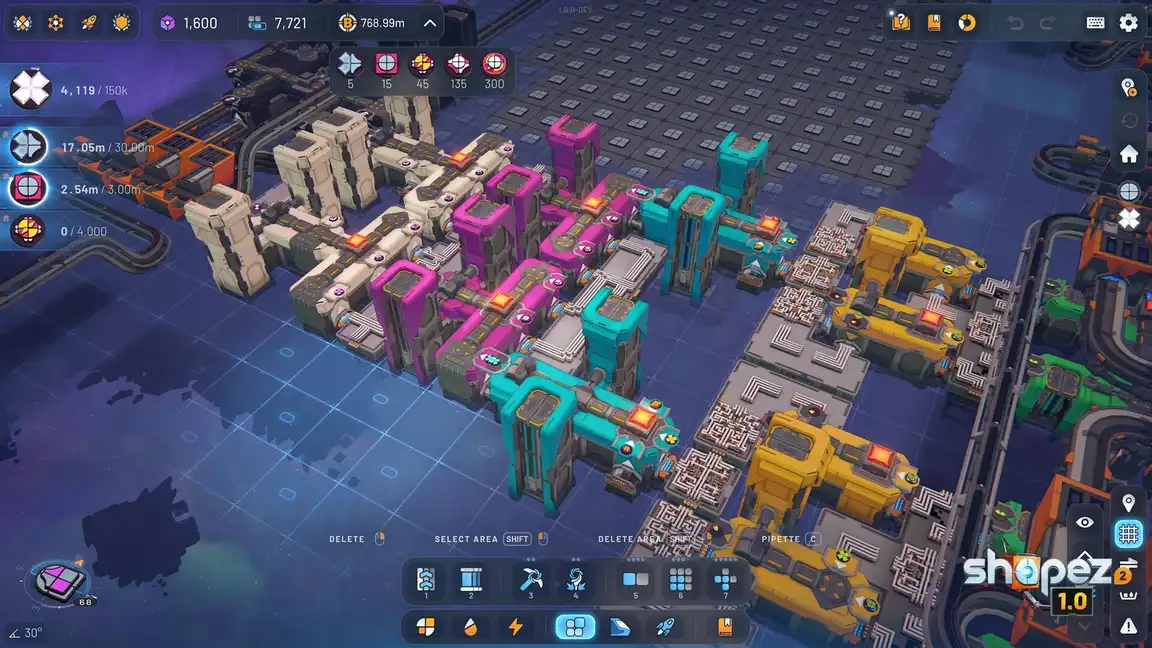This screenshot has height=648, width=1152.
Task: Open the keyboard shortcuts panel
Action: [1095, 22]
